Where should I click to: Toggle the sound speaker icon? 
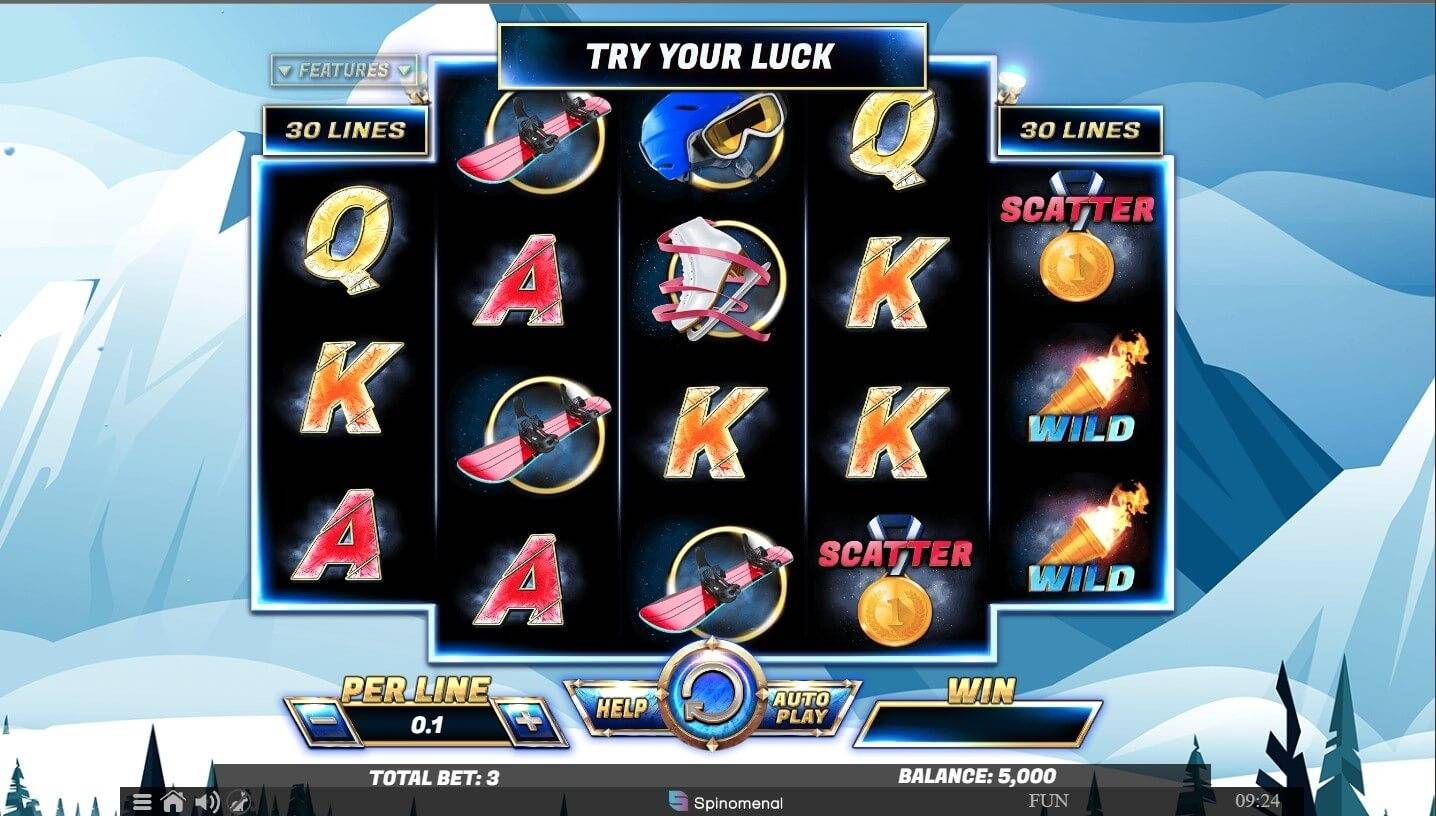click(207, 802)
